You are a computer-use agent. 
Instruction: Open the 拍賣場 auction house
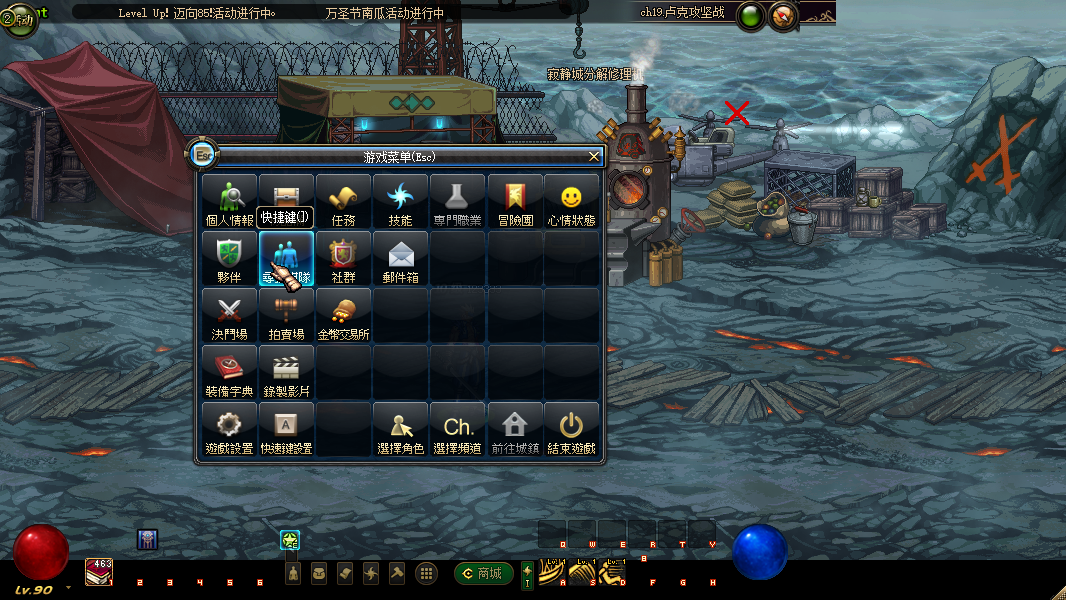[x=286, y=316]
